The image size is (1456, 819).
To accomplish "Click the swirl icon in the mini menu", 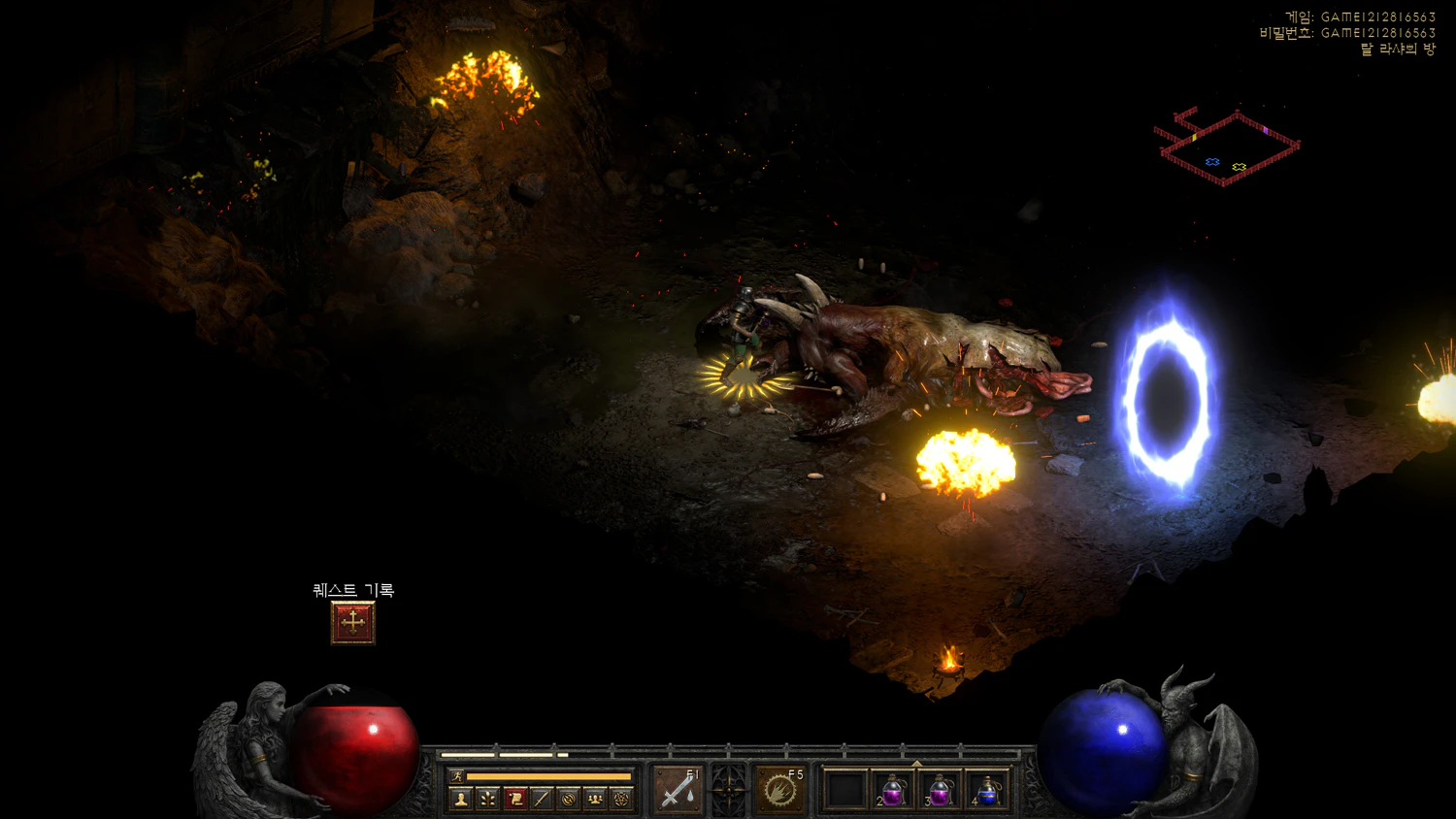I will [x=569, y=799].
